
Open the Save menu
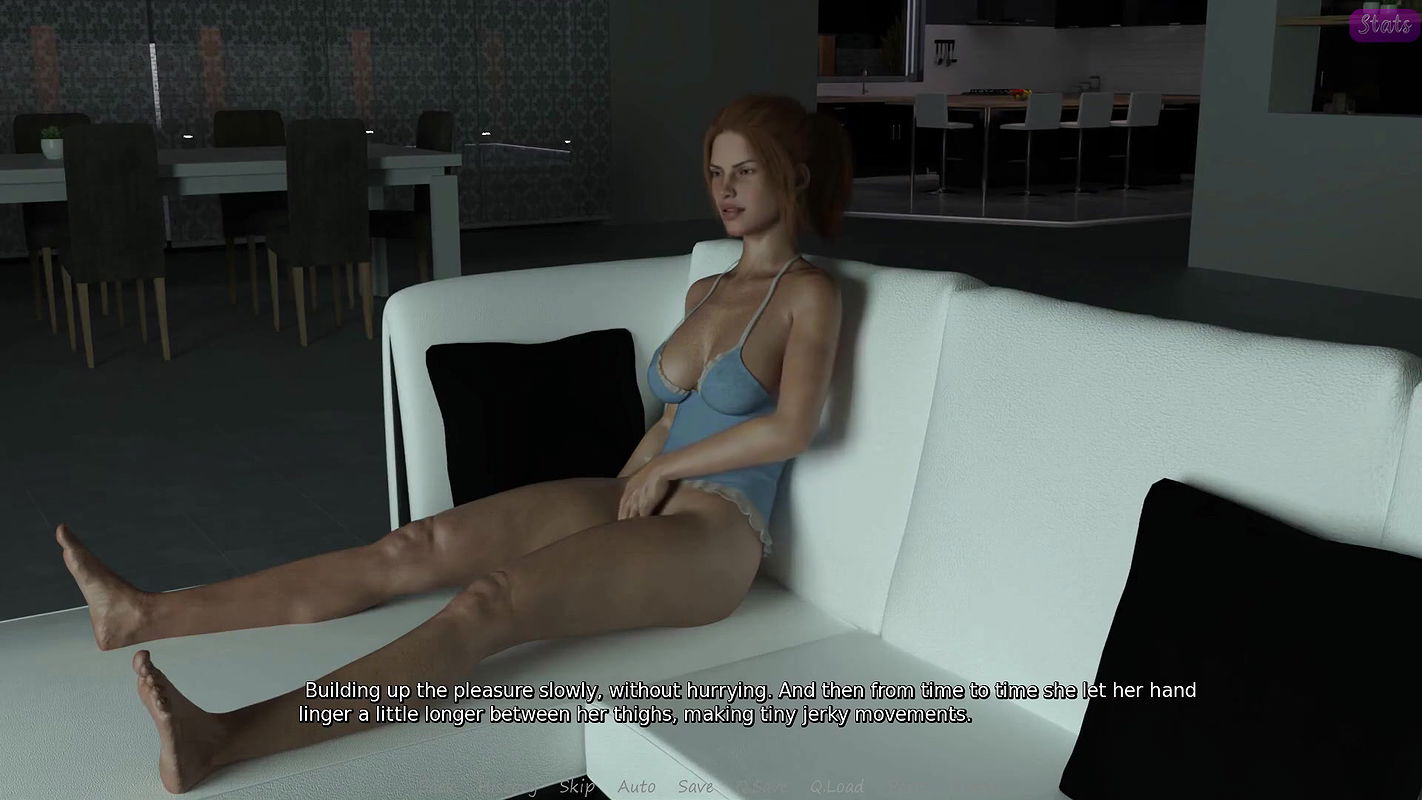(695, 787)
